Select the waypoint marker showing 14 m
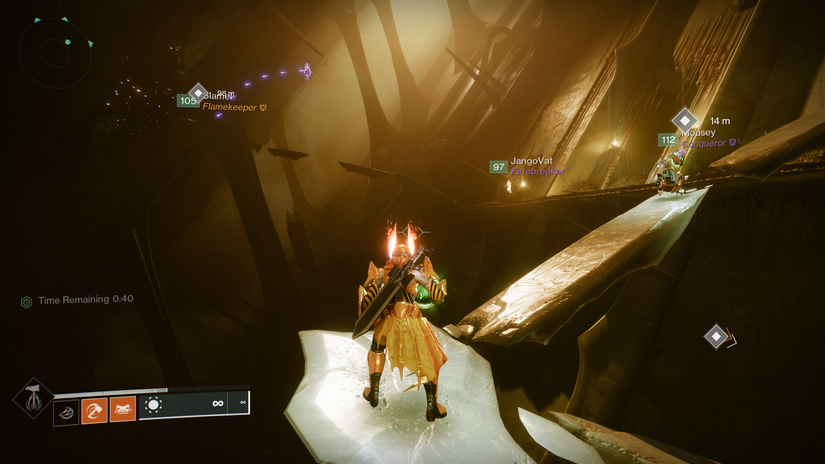Viewport: 825px width, 464px height. (684, 119)
